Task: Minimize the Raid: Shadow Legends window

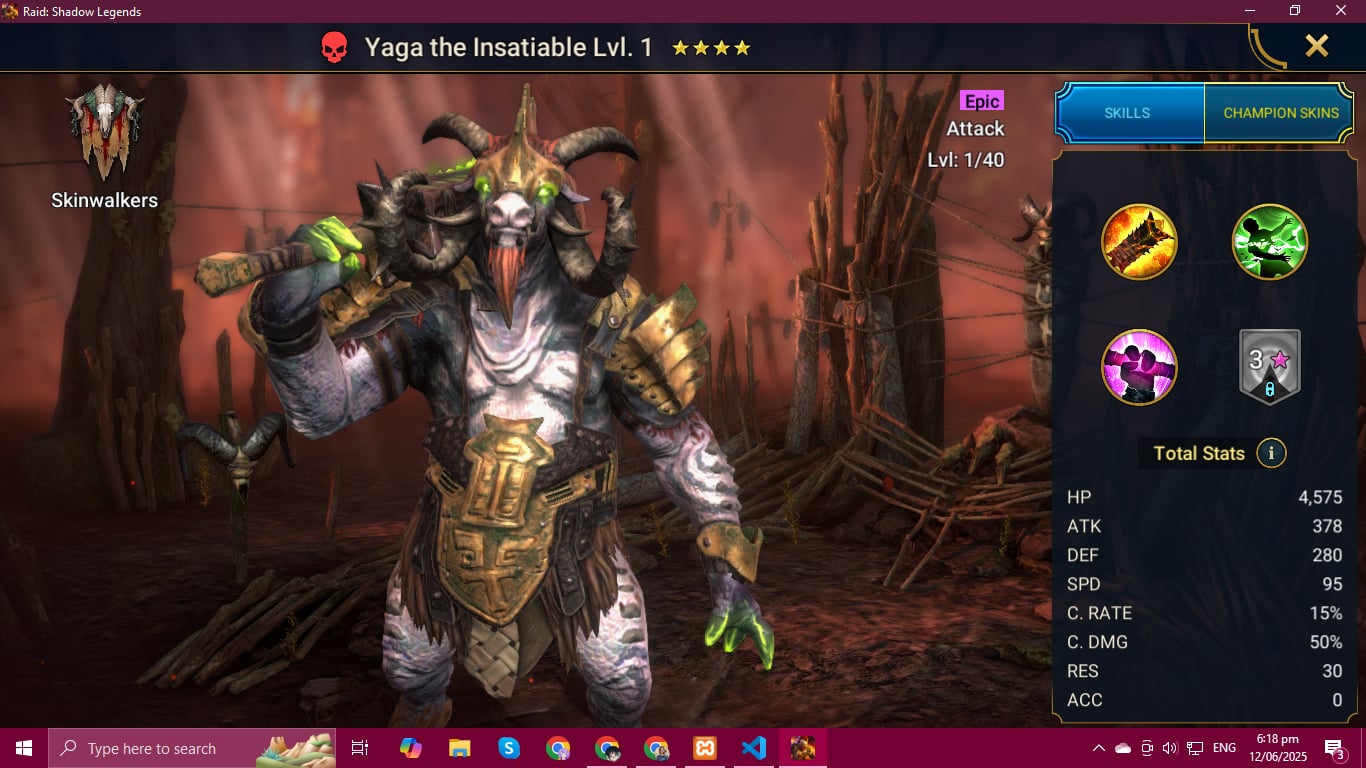Action: 1249,11
